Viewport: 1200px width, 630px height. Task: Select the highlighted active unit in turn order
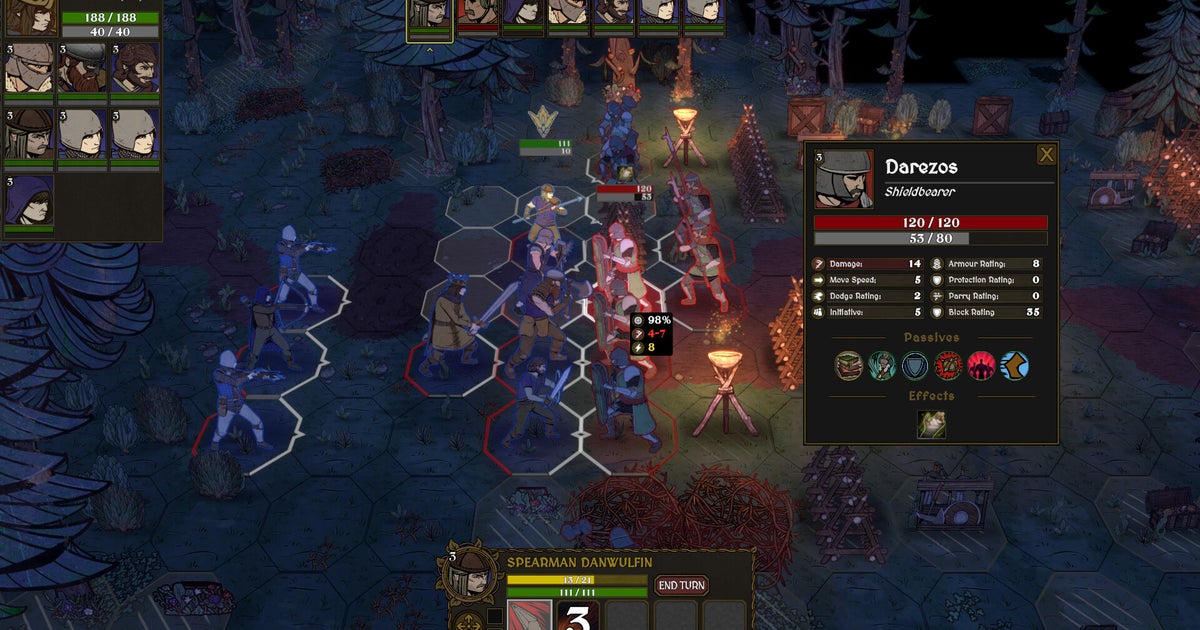pyautogui.click(x=430, y=16)
